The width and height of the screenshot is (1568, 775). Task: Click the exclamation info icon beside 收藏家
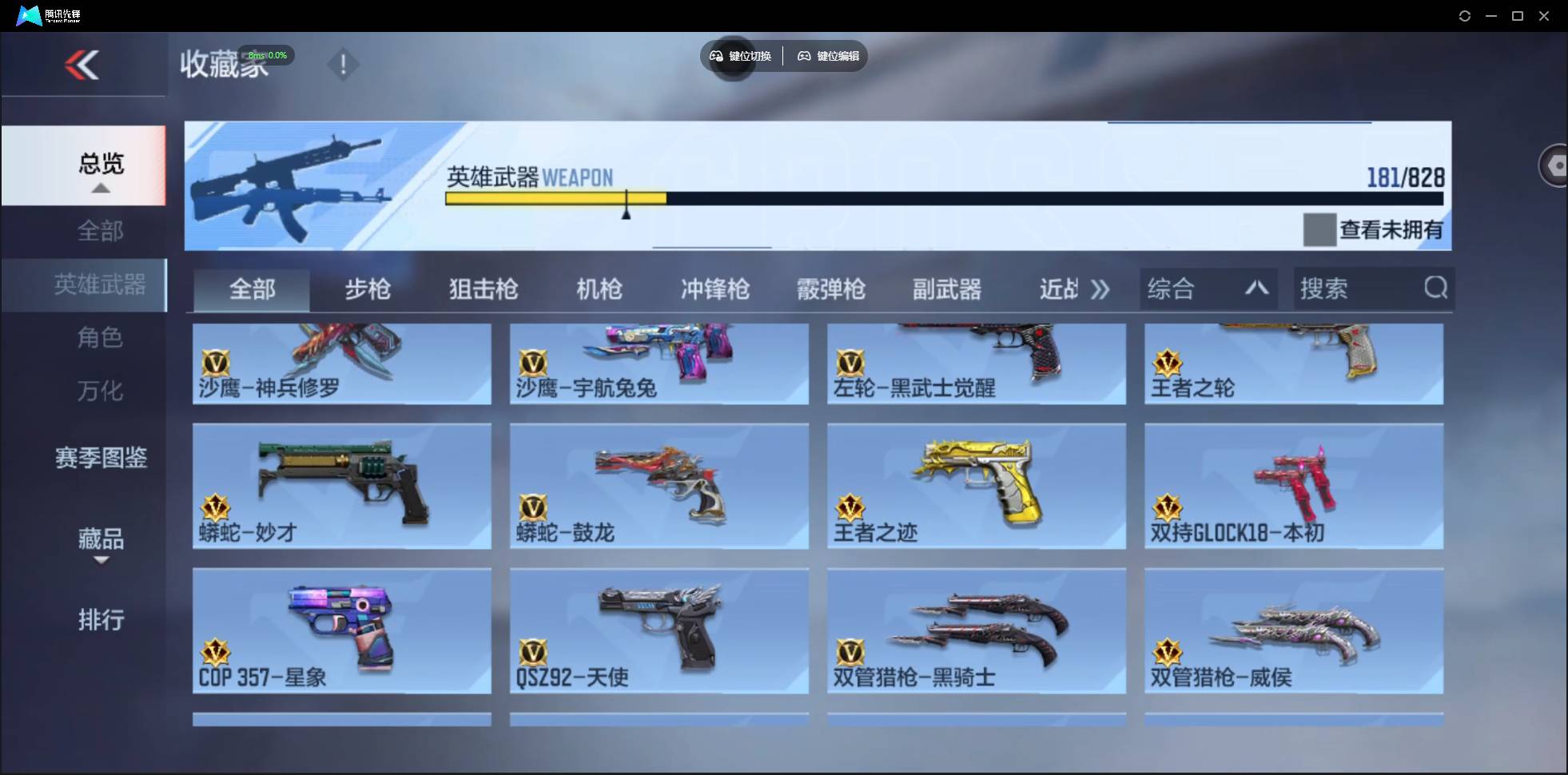tap(344, 64)
